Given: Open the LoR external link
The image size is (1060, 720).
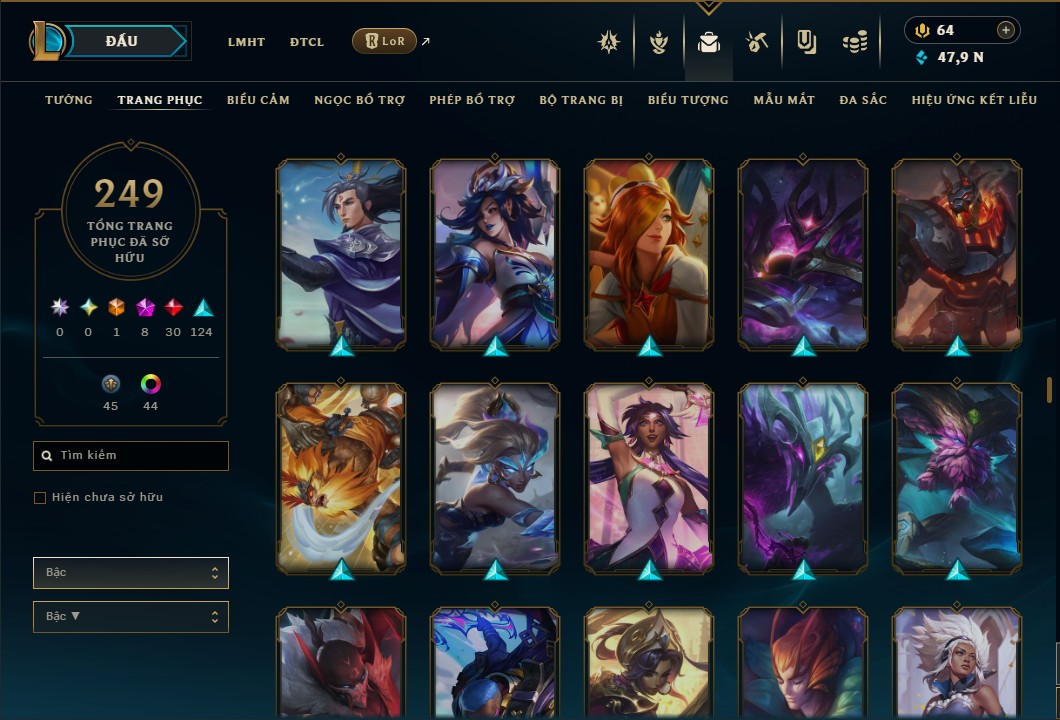Looking at the screenshot, I should click(x=385, y=41).
